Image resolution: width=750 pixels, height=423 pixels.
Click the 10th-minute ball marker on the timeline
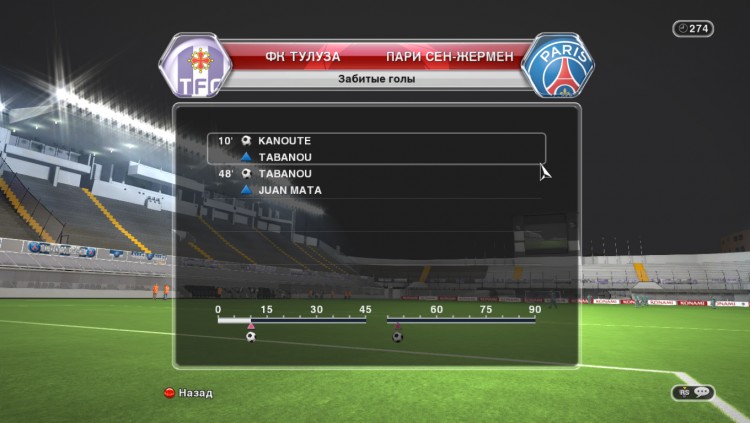click(251, 336)
